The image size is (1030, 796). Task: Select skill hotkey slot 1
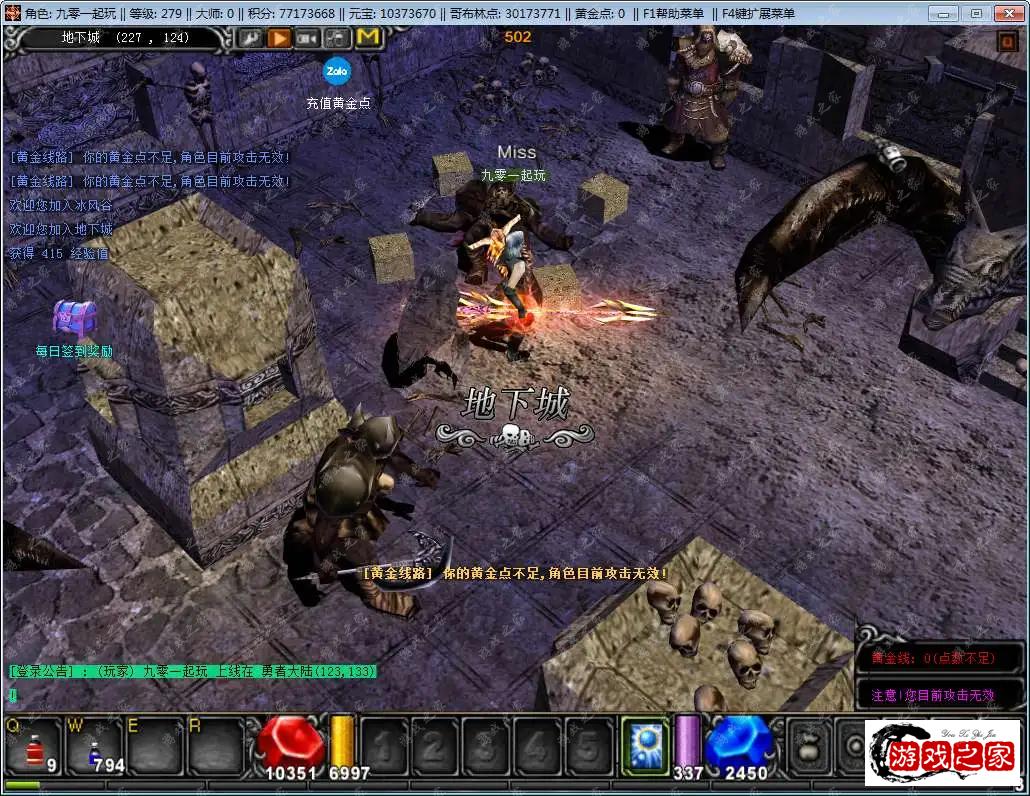click(x=384, y=747)
